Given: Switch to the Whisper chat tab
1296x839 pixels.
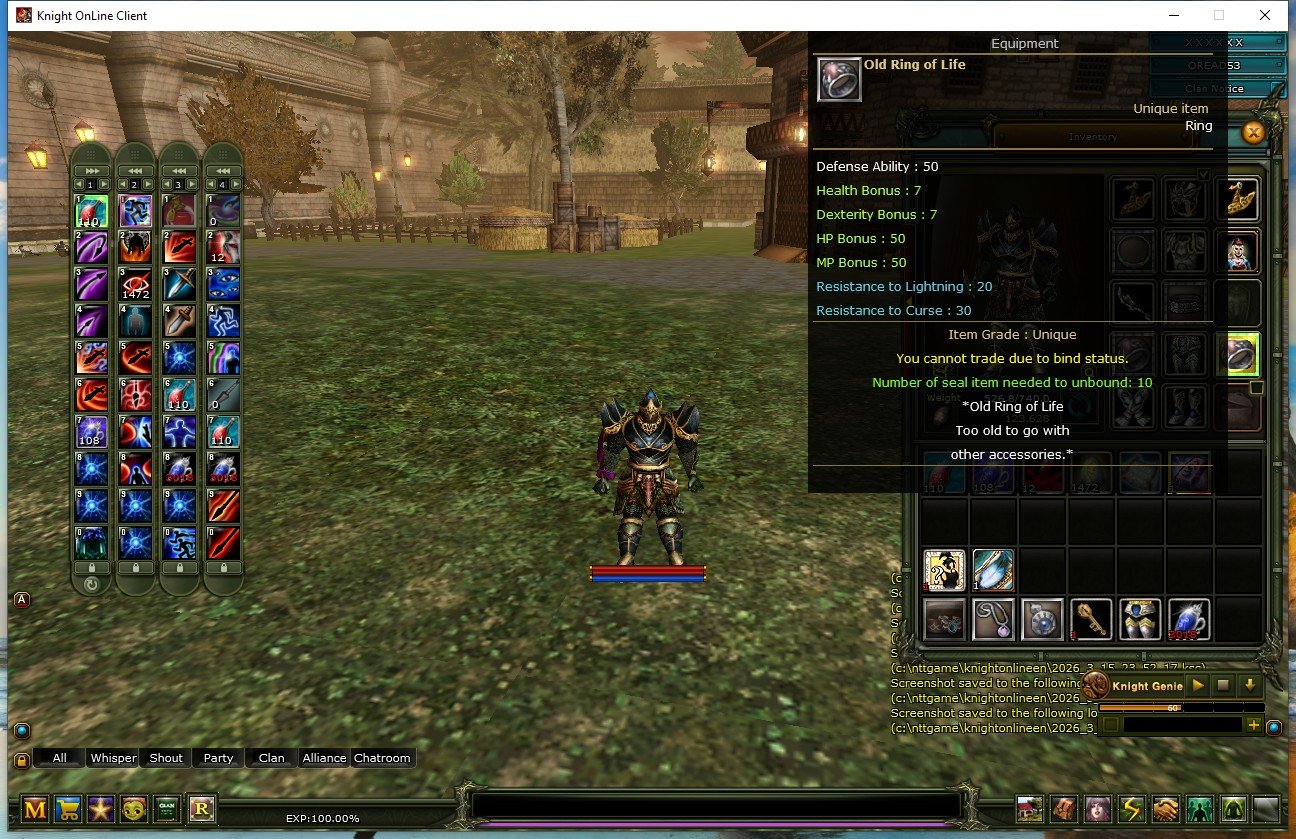Looking at the screenshot, I should pos(113,758).
